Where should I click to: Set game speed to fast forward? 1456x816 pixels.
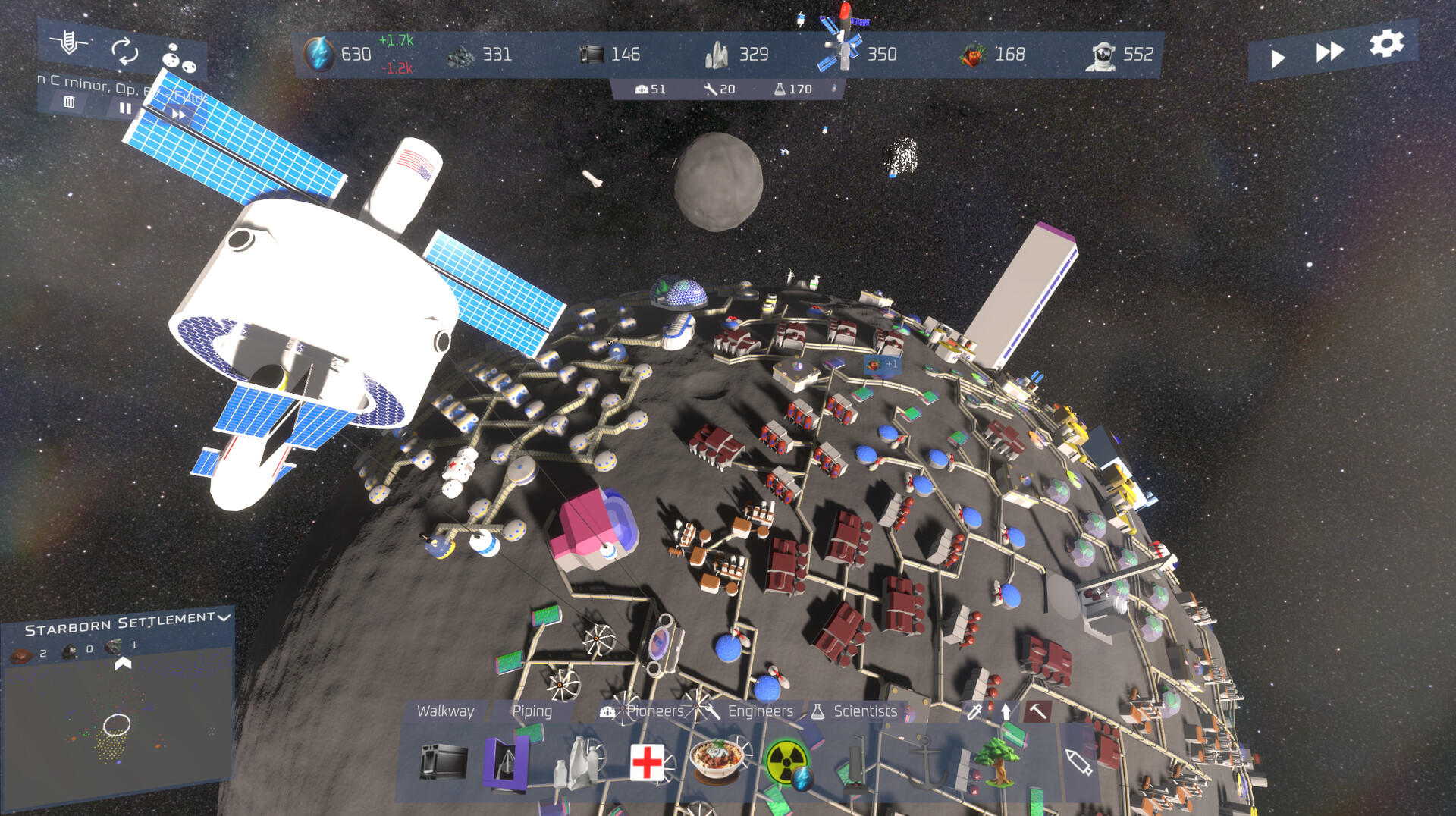click(x=1329, y=52)
